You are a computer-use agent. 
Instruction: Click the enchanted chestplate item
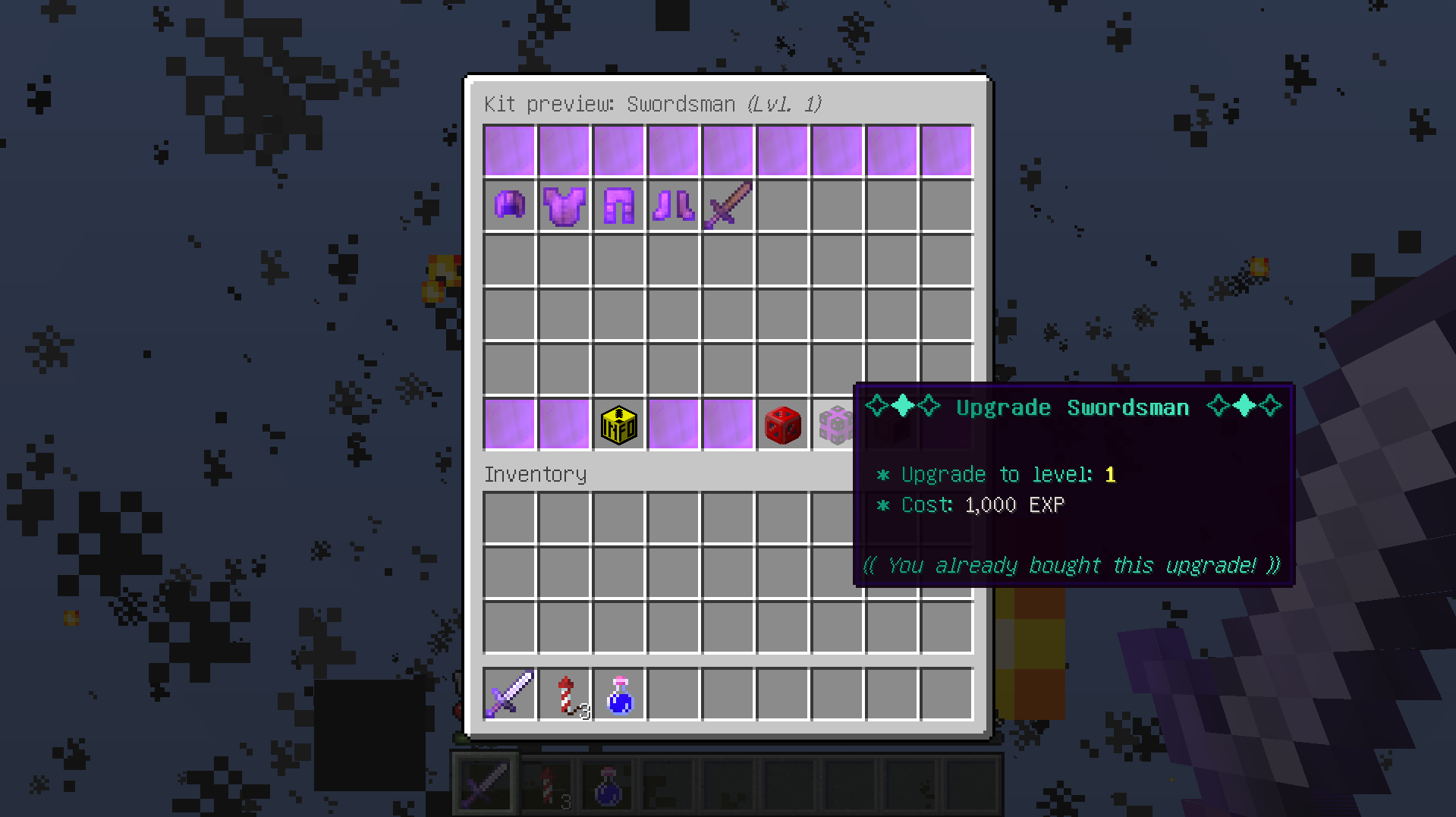click(x=564, y=205)
